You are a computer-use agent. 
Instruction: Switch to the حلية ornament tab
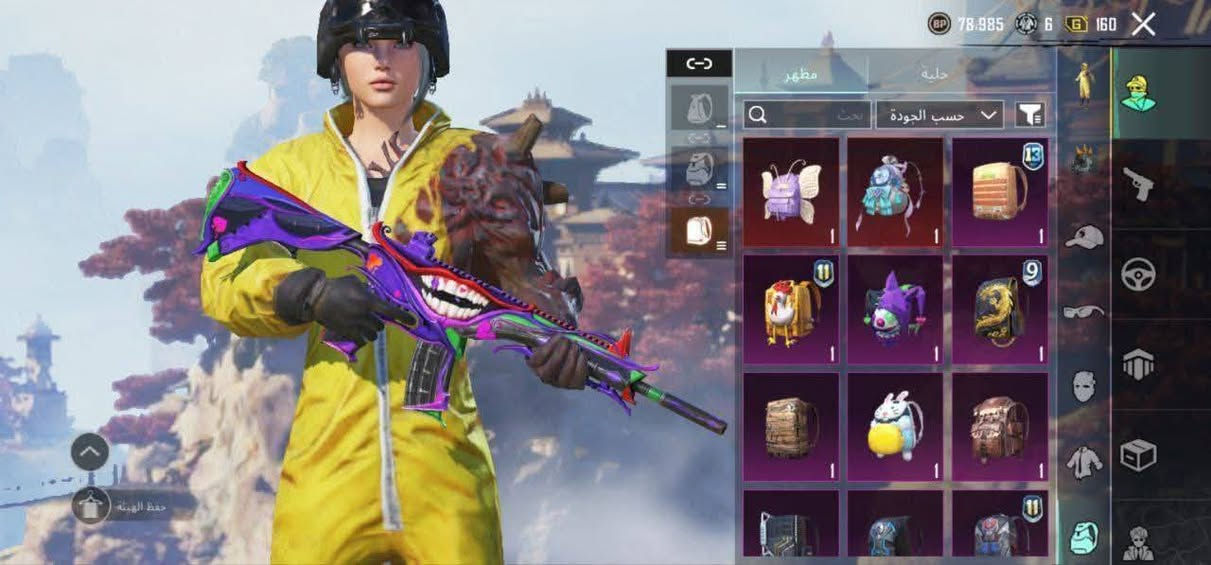(934, 73)
